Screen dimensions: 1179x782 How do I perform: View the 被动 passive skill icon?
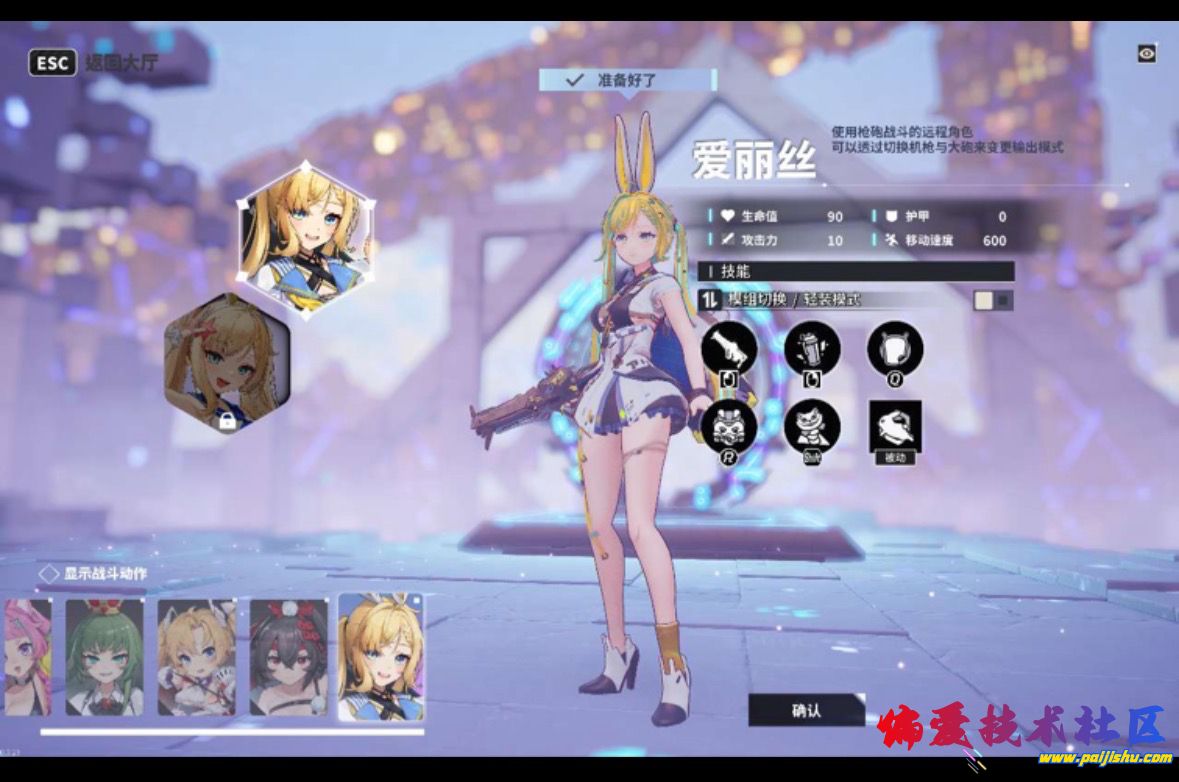click(895, 427)
